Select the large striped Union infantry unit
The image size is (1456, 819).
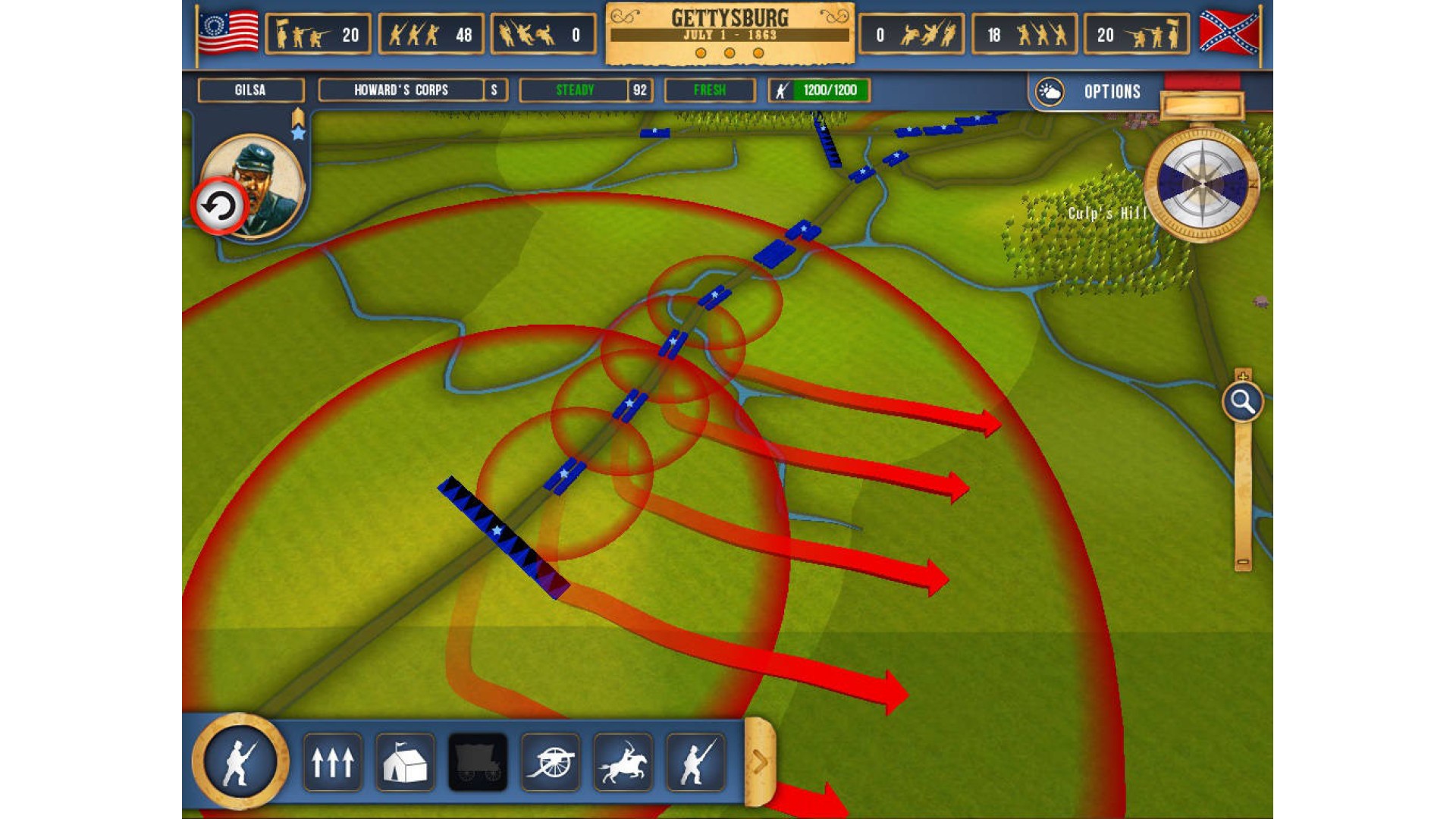(x=502, y=536)
